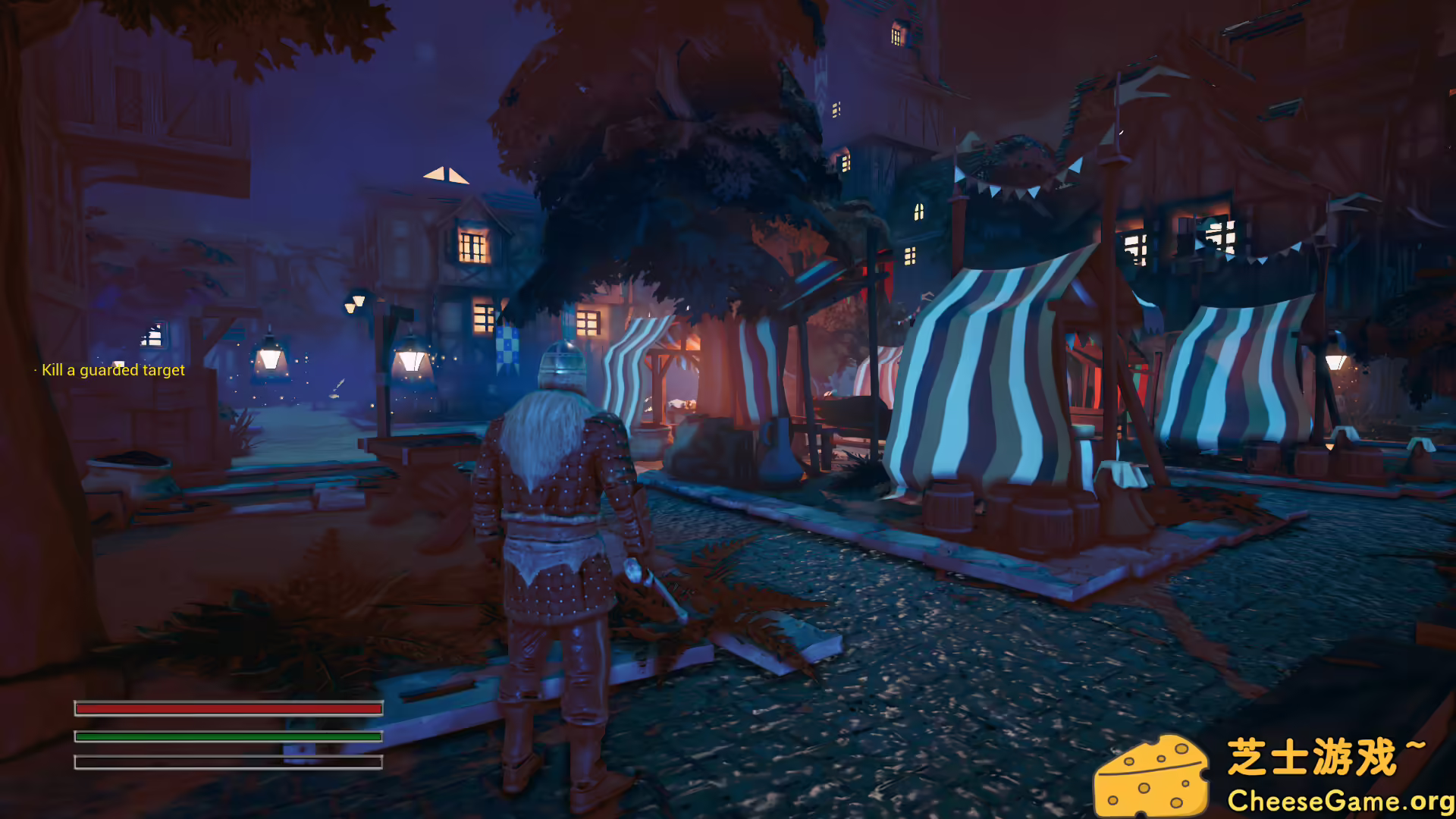Toggle the quest objective 'Kill a guarded target'
Screen dimensions: 1456x819
click(x=112, y=371)
